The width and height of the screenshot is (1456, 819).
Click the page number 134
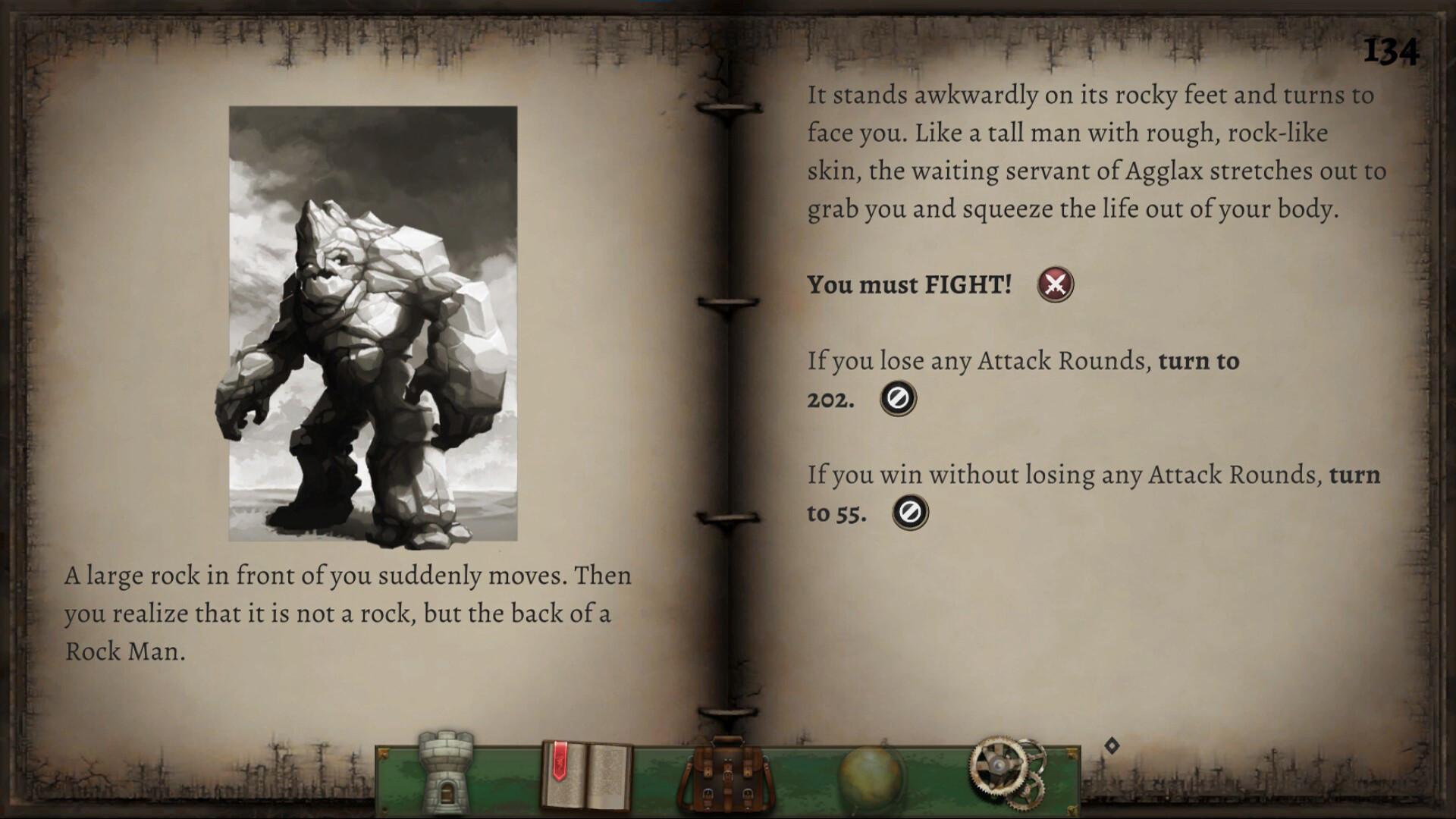[1394, 48]
